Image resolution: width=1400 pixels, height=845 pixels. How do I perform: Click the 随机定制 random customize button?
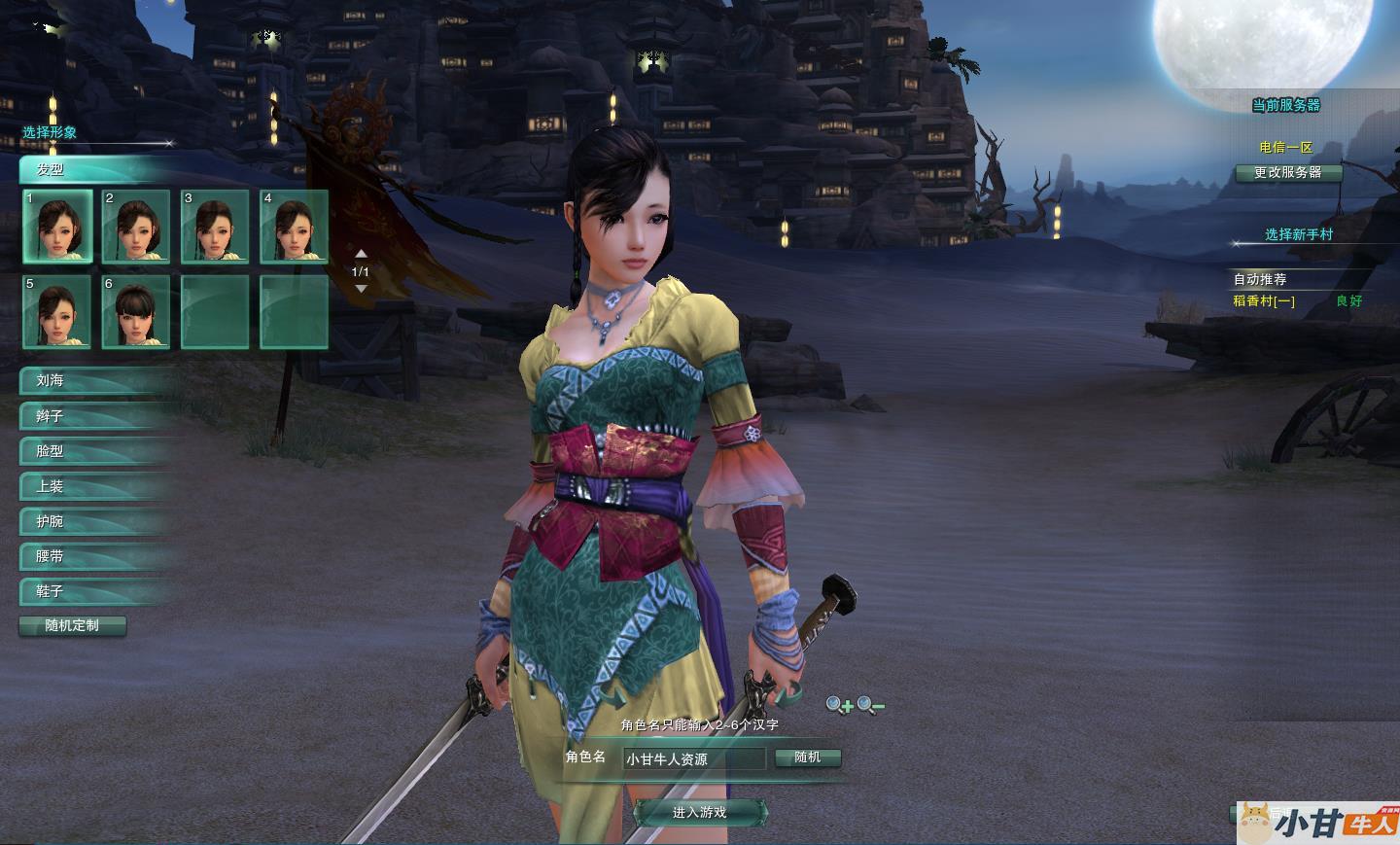(73, 625)
